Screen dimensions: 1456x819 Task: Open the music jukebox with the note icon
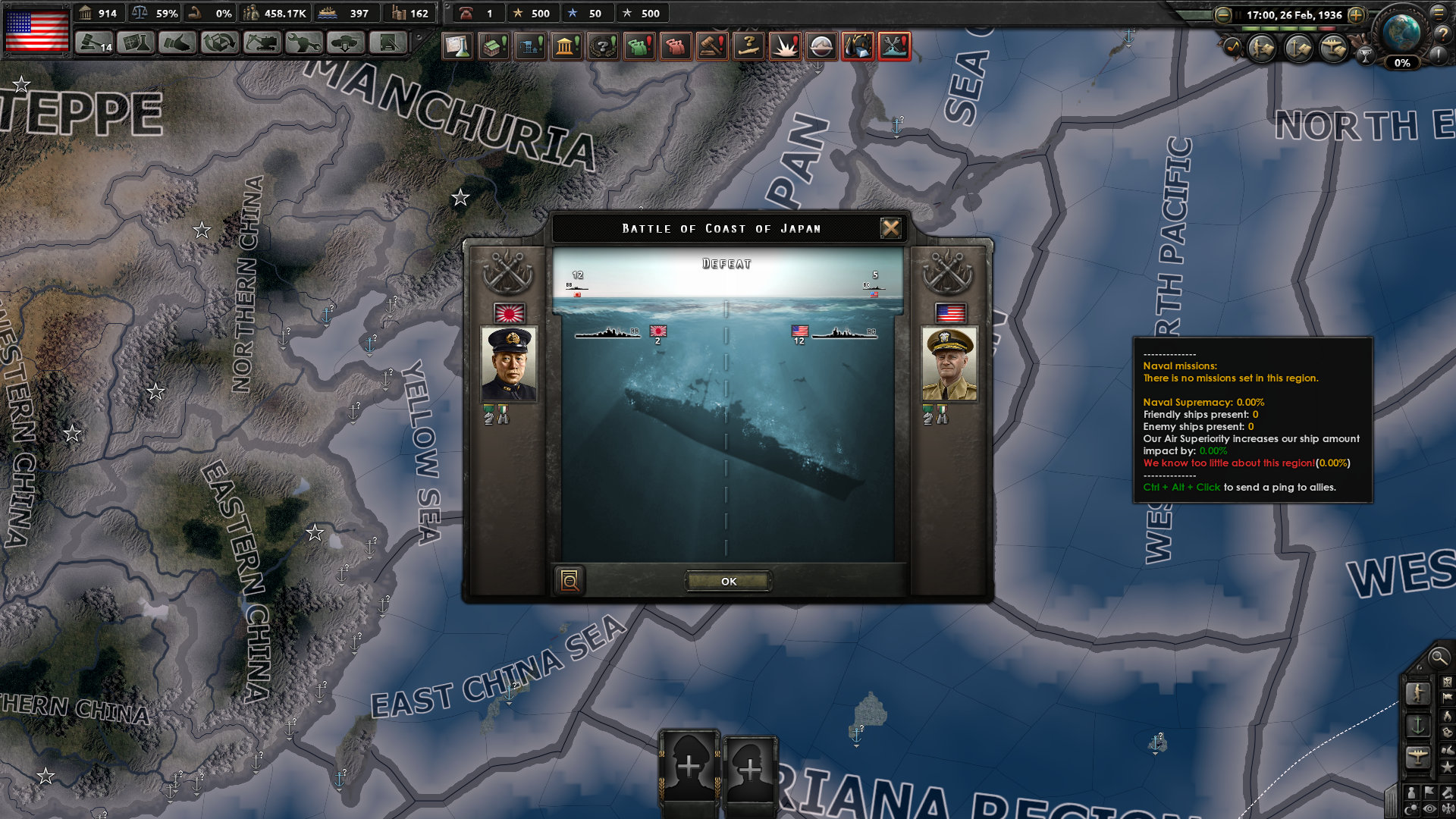[x=1233, y=45]
